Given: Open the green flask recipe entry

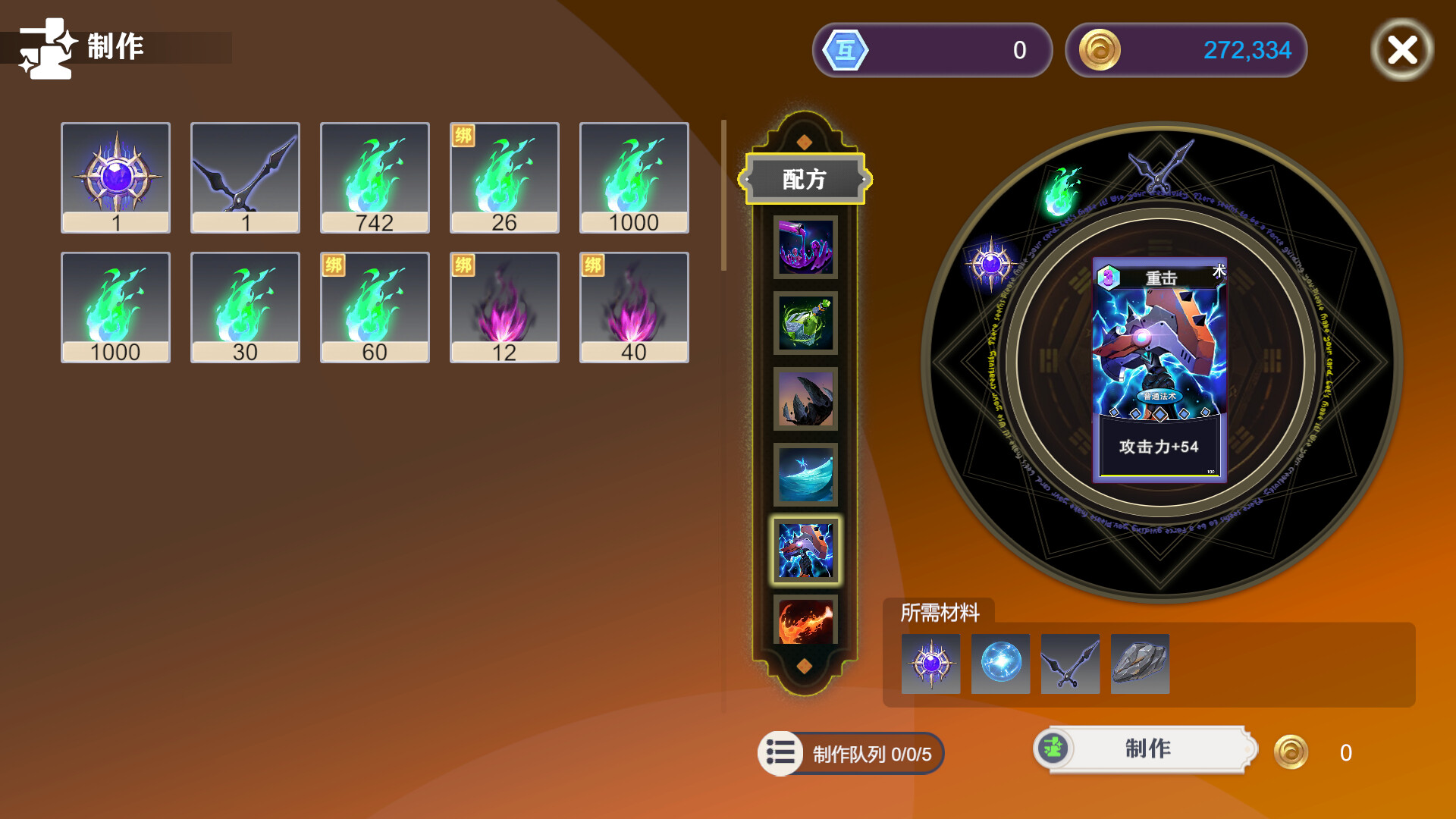Looking at the screenshot, I should (x=805, y=323).
